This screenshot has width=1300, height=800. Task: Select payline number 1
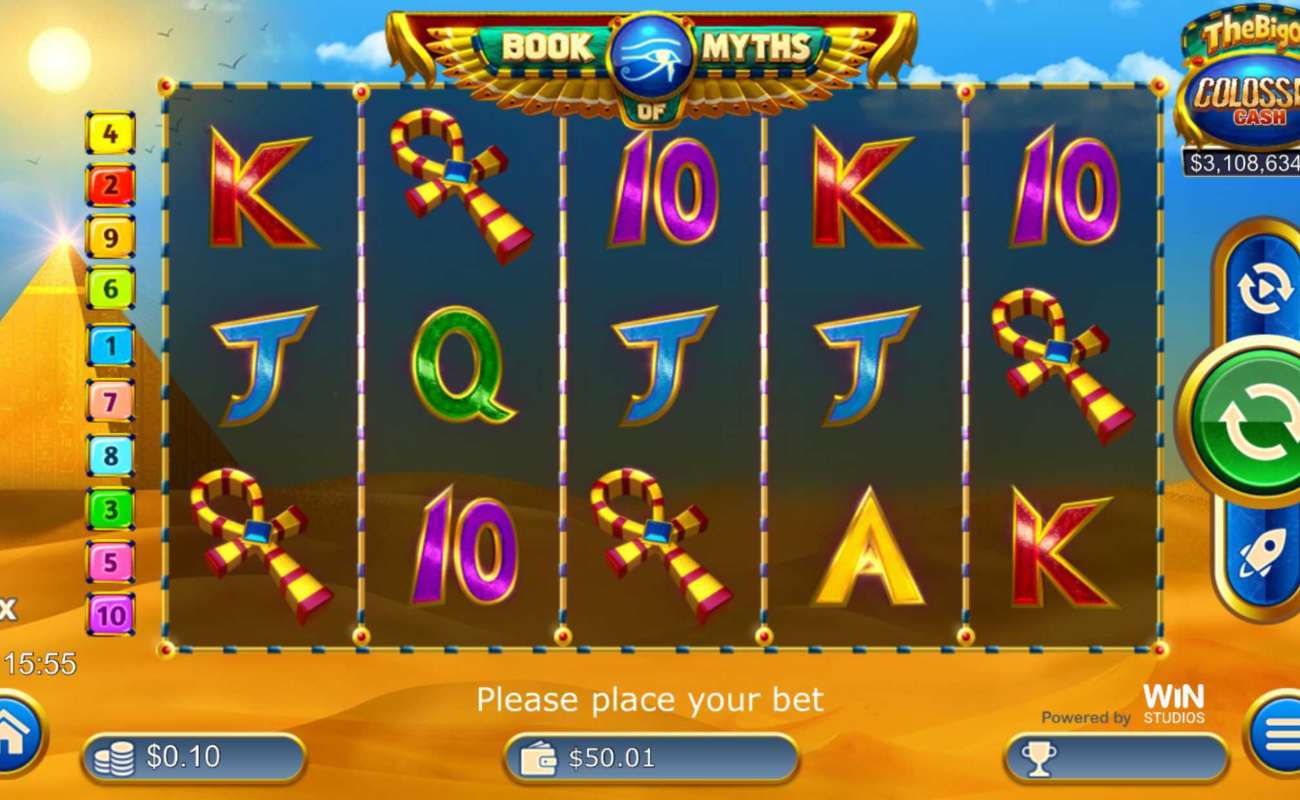(x=110, y=347)
